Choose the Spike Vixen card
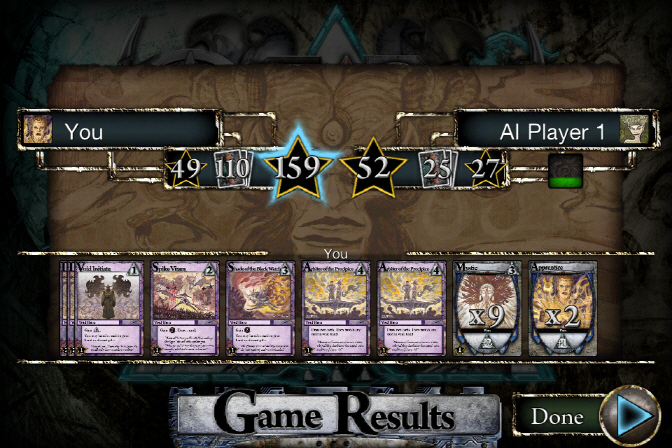Viewport: 672px width, 448px height. [x=185, y=309]
